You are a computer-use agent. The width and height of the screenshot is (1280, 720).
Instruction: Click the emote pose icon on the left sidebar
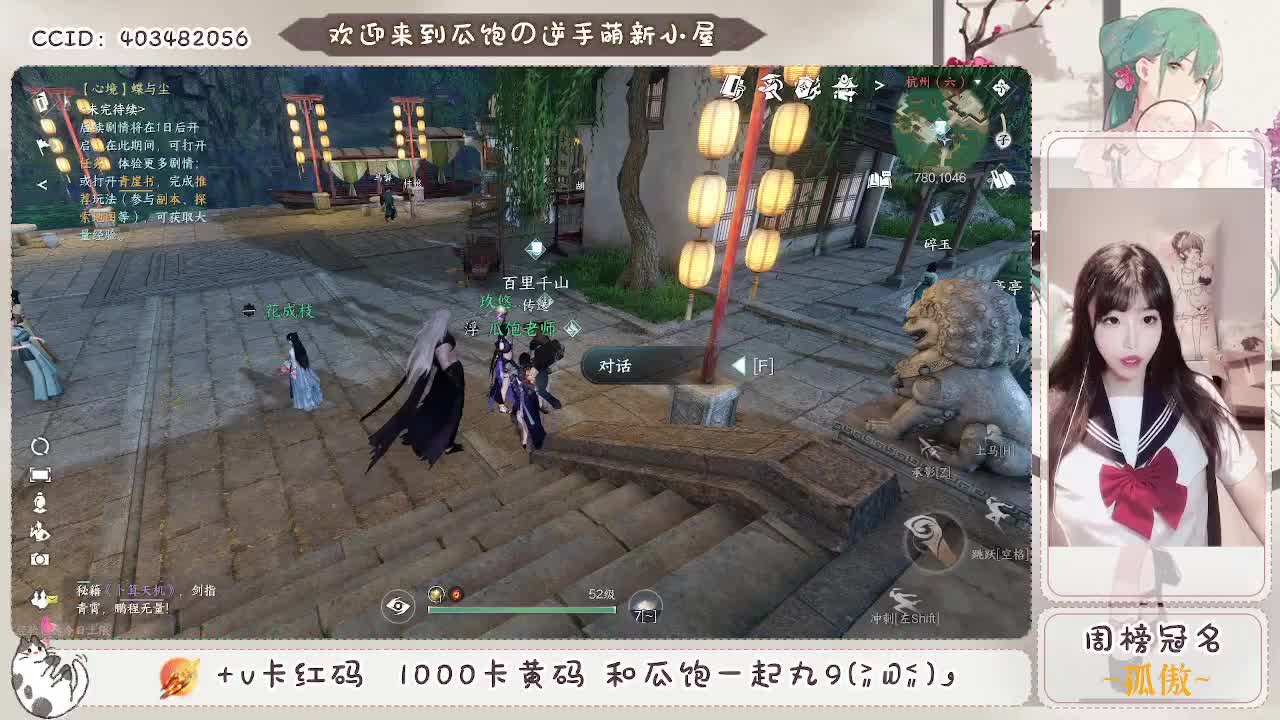click(x=42, y=530)
